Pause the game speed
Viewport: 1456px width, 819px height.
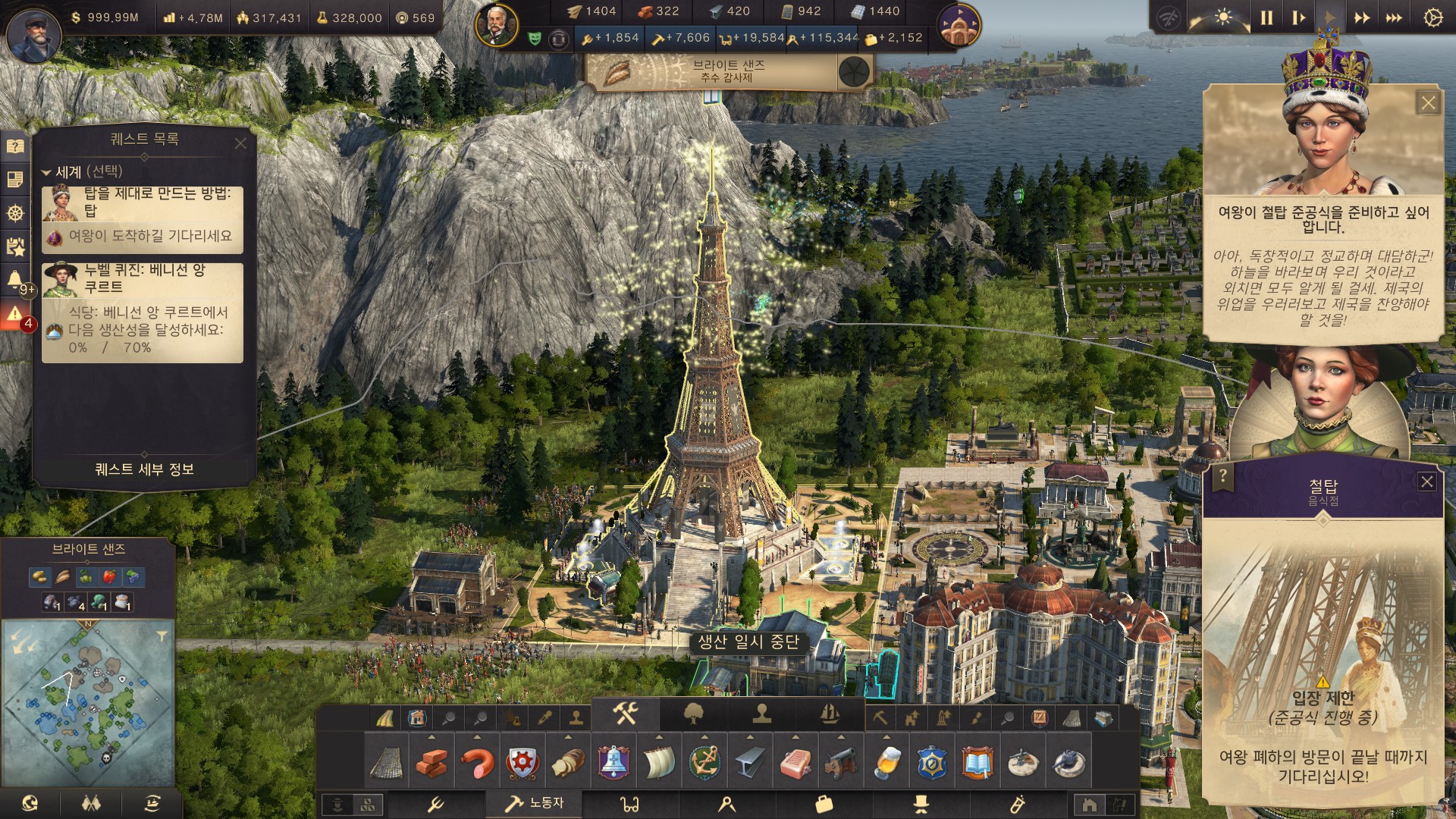[1266, 17]
